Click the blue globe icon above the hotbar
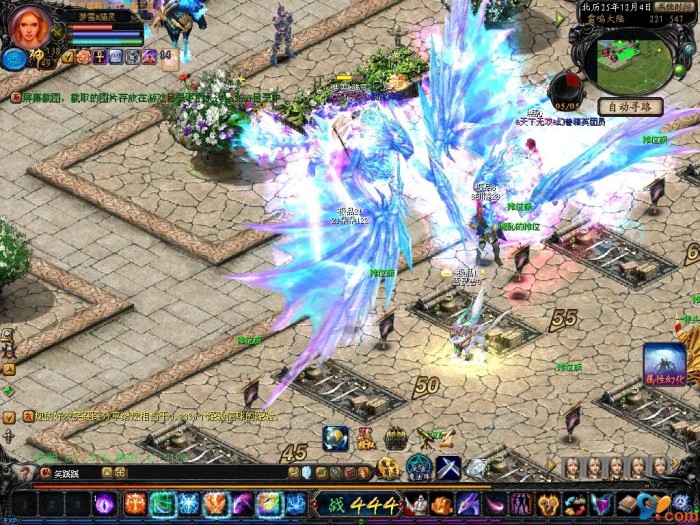The width and height of the screenshot is (700, 525). tap(336, 438)
